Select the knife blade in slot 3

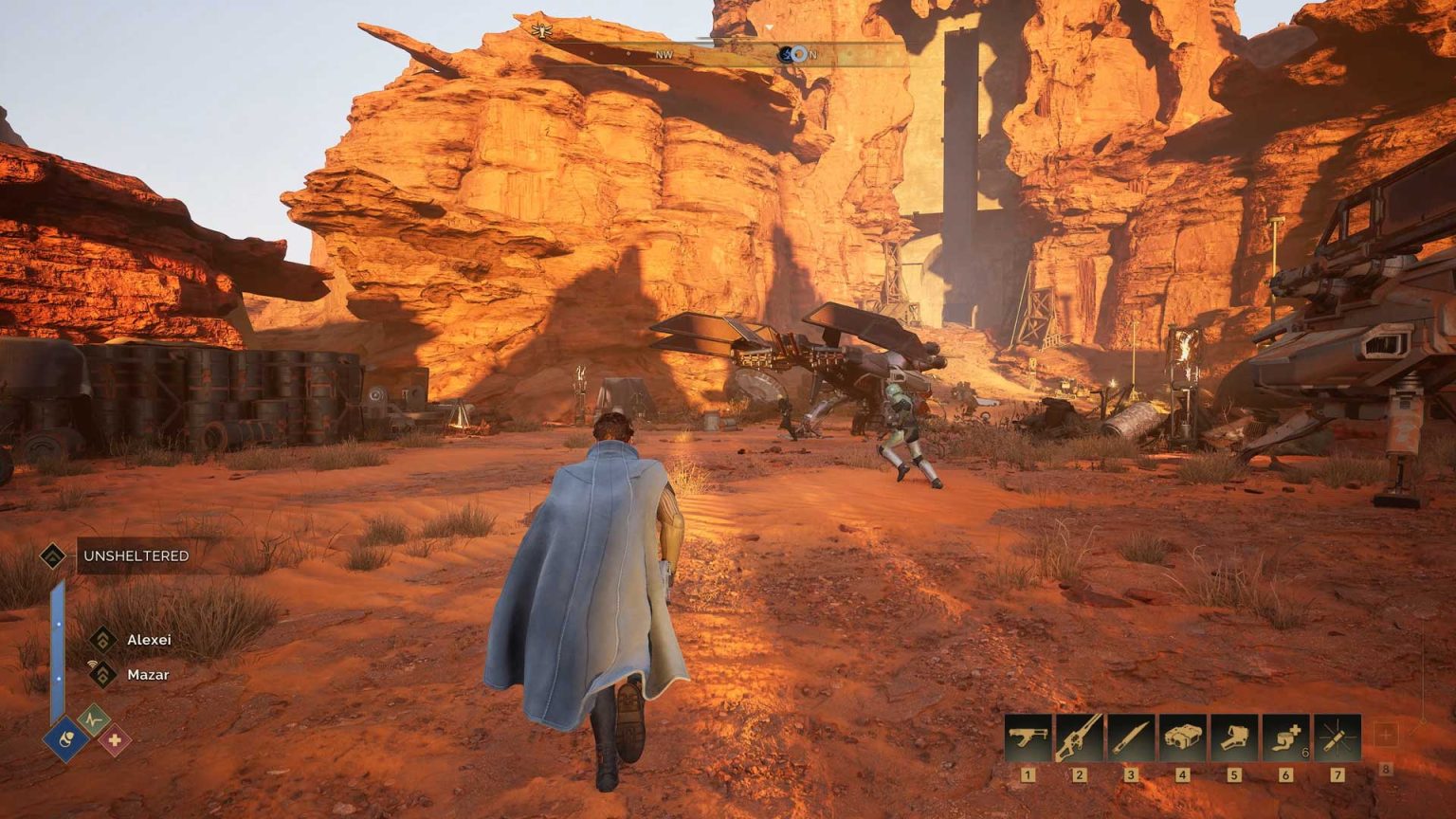click(x=1131, y=738)
